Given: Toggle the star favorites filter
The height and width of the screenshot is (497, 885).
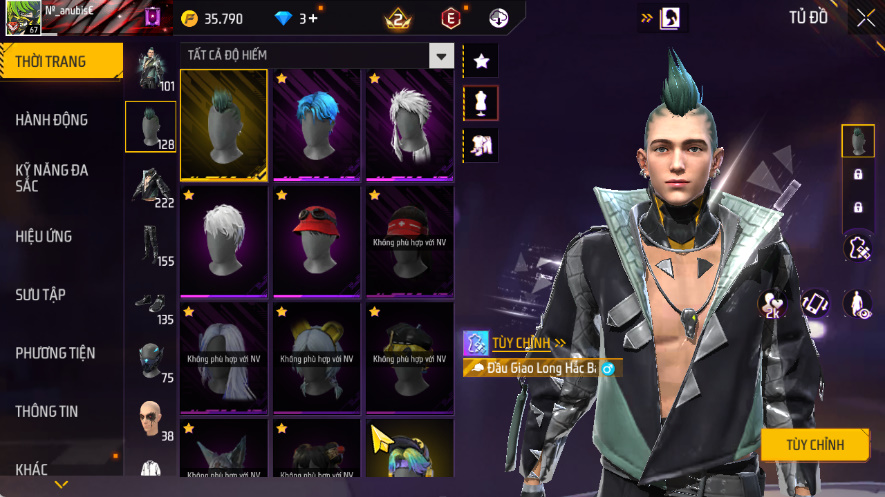Looking at the screenshot, I should 481,62.
